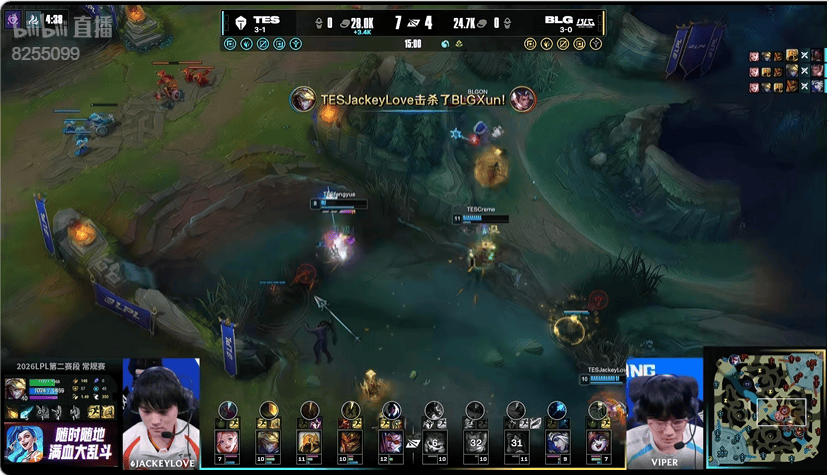The width and height of the screenshot is (829, 475).
Task: Select the dead champion with 32 respawn timer
Action: [x=475, y=442]
